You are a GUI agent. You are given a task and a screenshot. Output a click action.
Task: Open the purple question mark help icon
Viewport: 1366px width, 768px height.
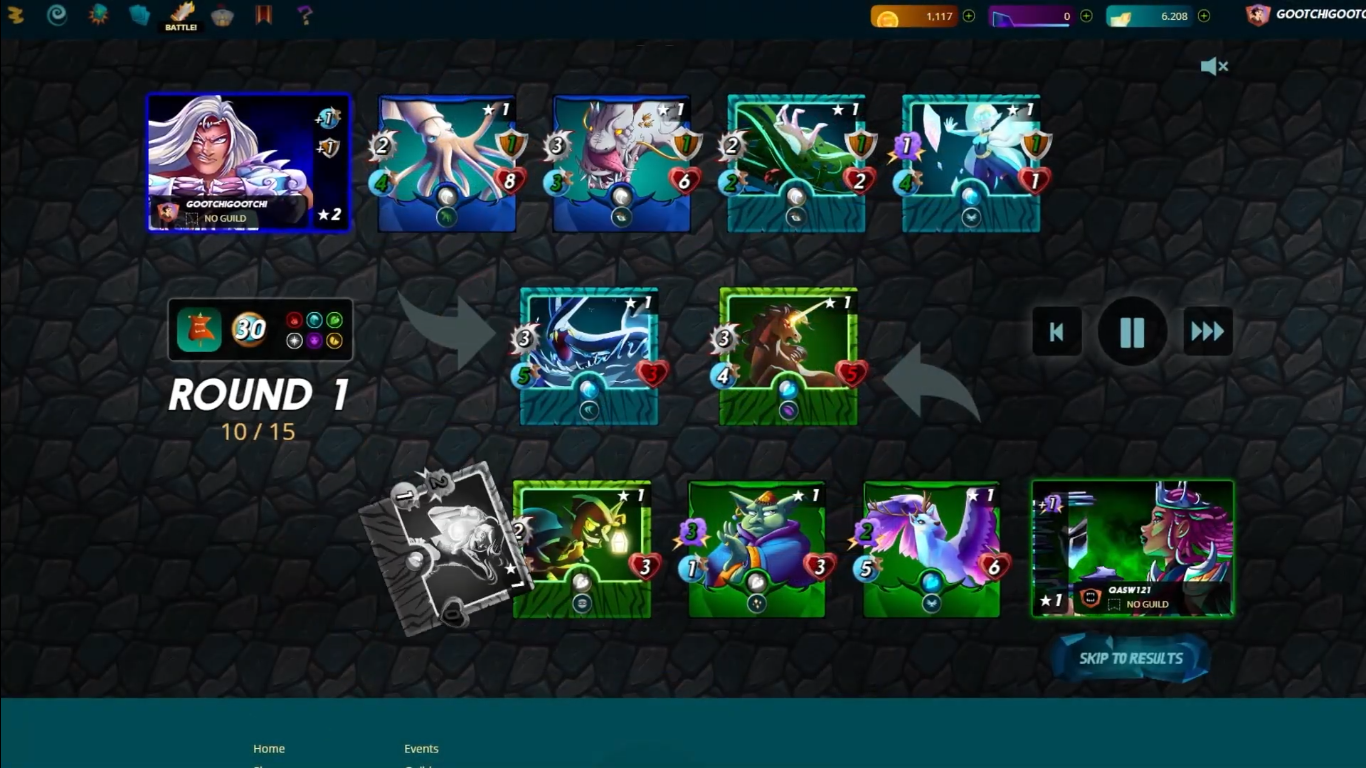(x=305, y=15)
